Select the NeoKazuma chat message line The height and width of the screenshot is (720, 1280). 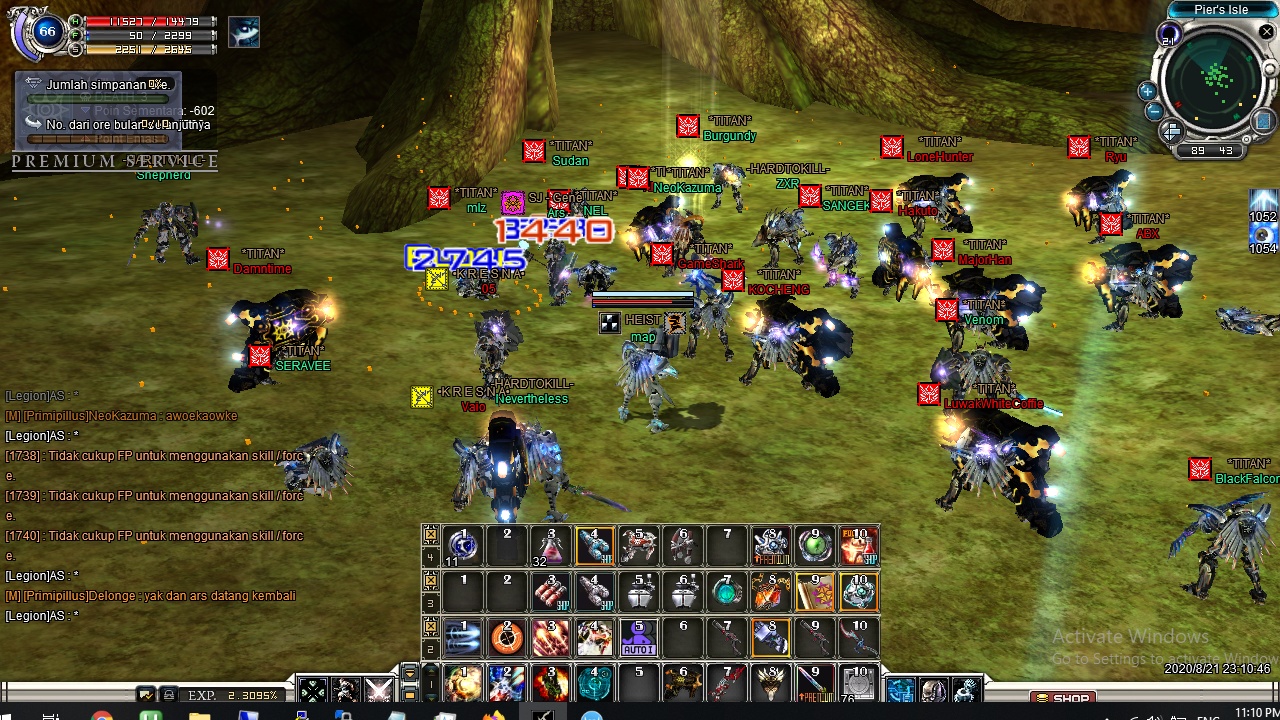click(122, 416)
